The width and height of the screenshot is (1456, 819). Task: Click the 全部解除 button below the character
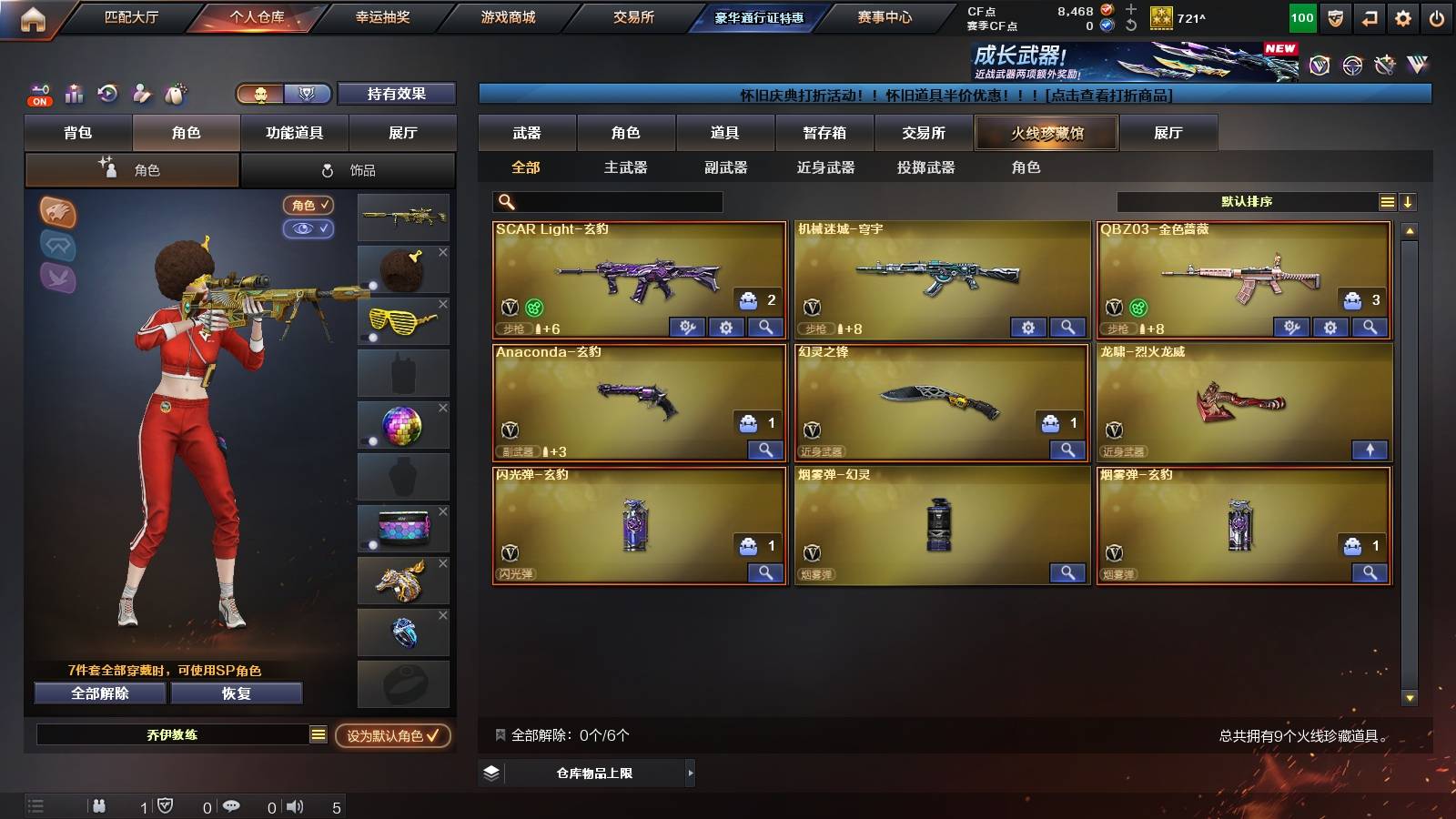tap(98, 693)
